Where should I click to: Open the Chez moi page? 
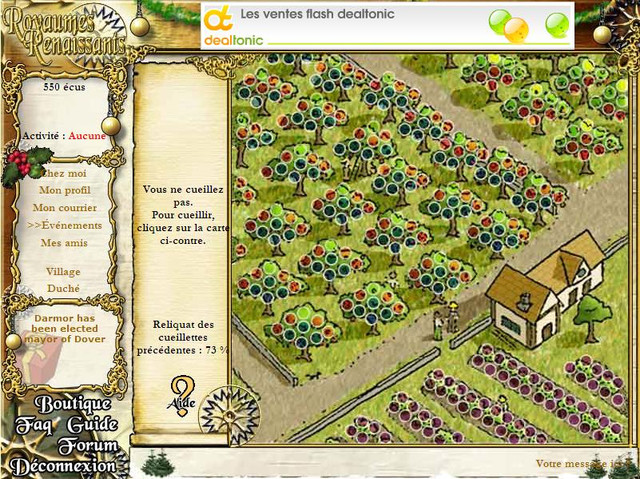(65, 173)
